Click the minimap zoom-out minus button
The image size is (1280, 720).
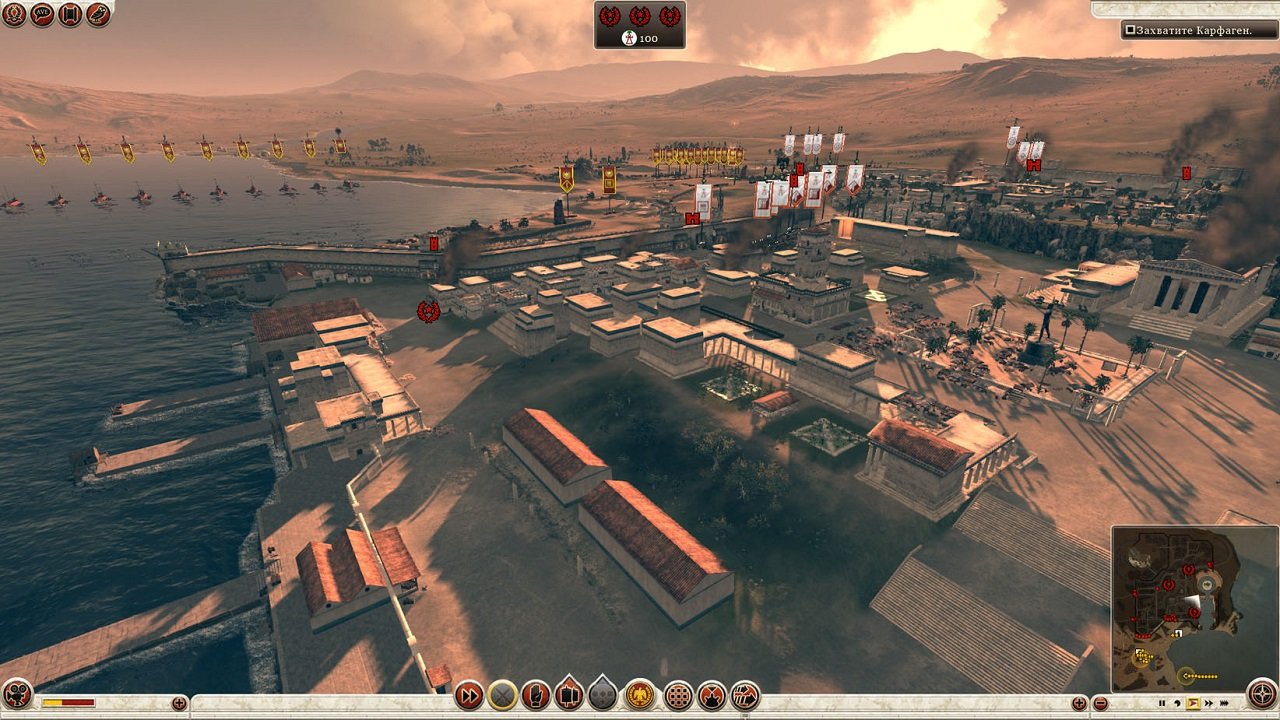tap(1100, 703)
